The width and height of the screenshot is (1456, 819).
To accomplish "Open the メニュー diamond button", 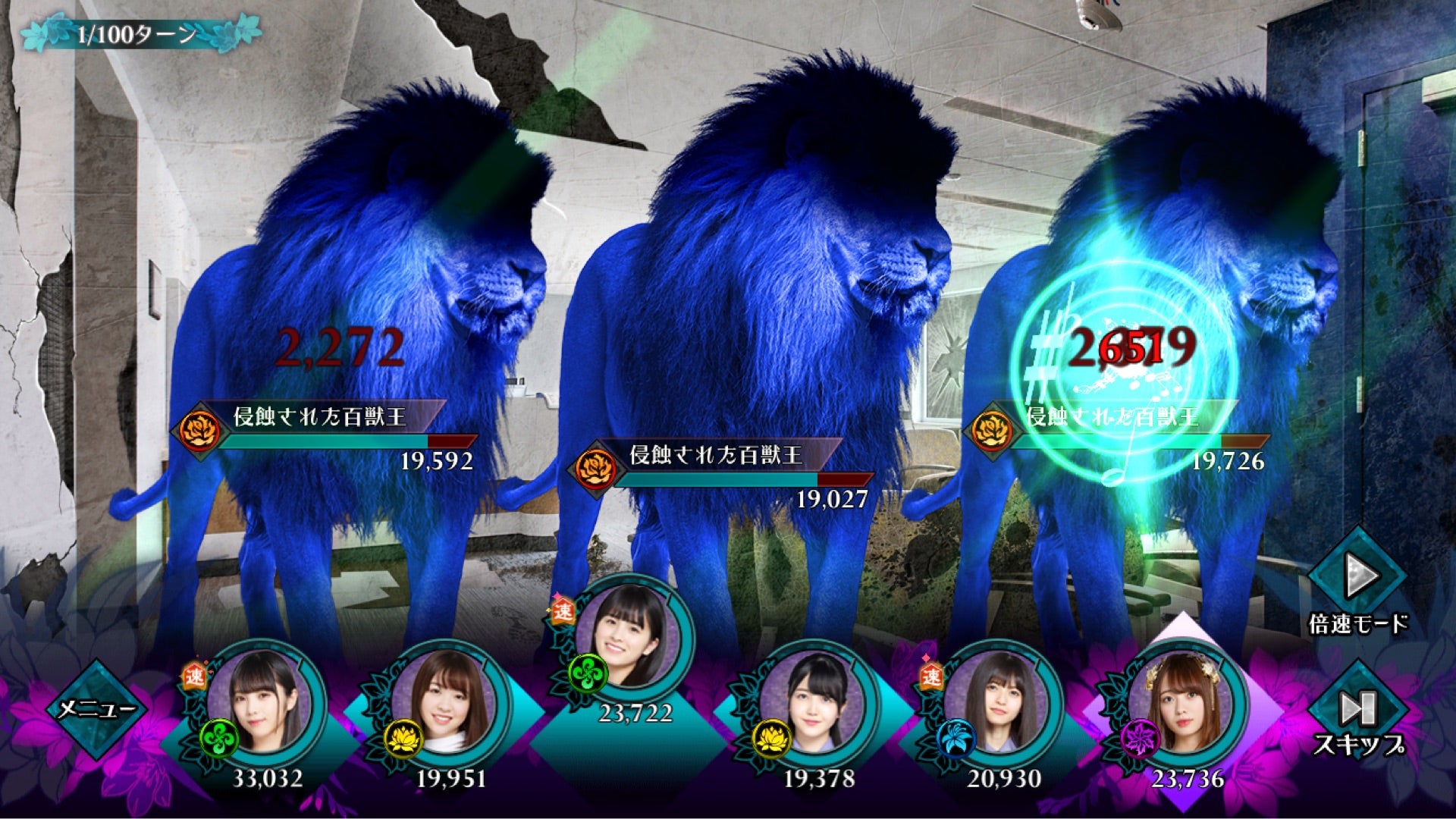I will [x=96, y=710].
